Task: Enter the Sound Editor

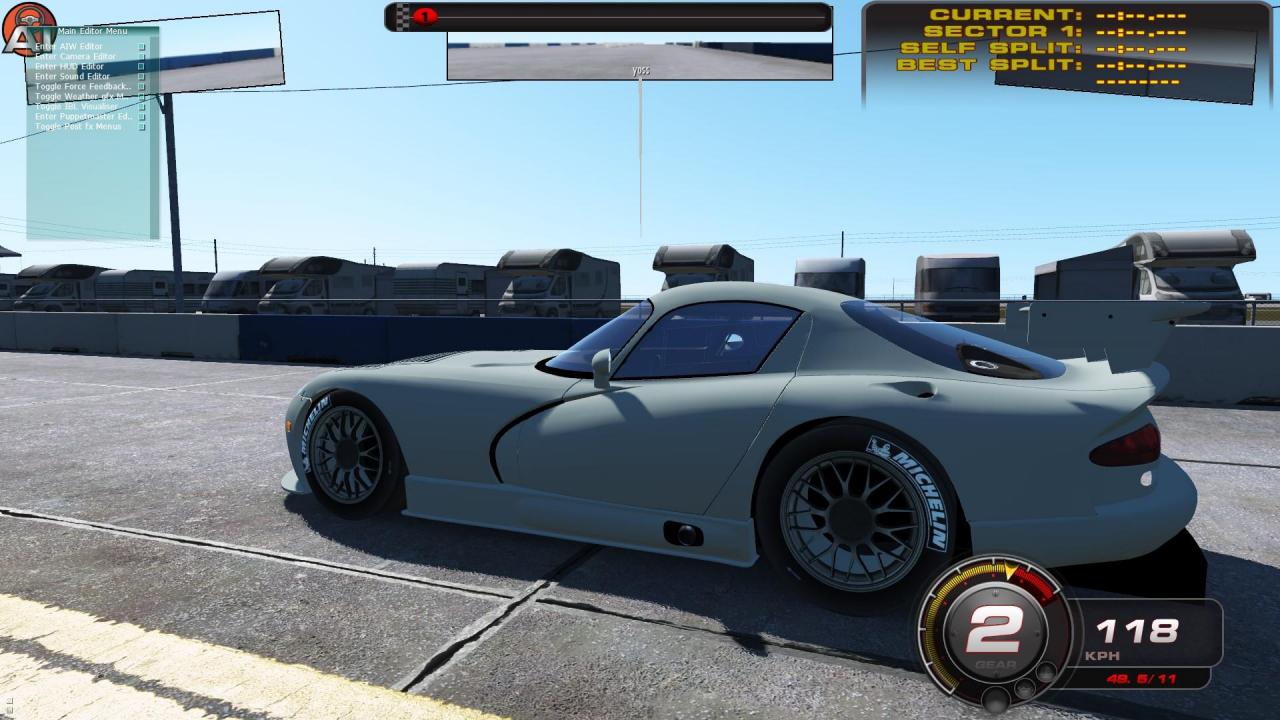Action: 72,76
